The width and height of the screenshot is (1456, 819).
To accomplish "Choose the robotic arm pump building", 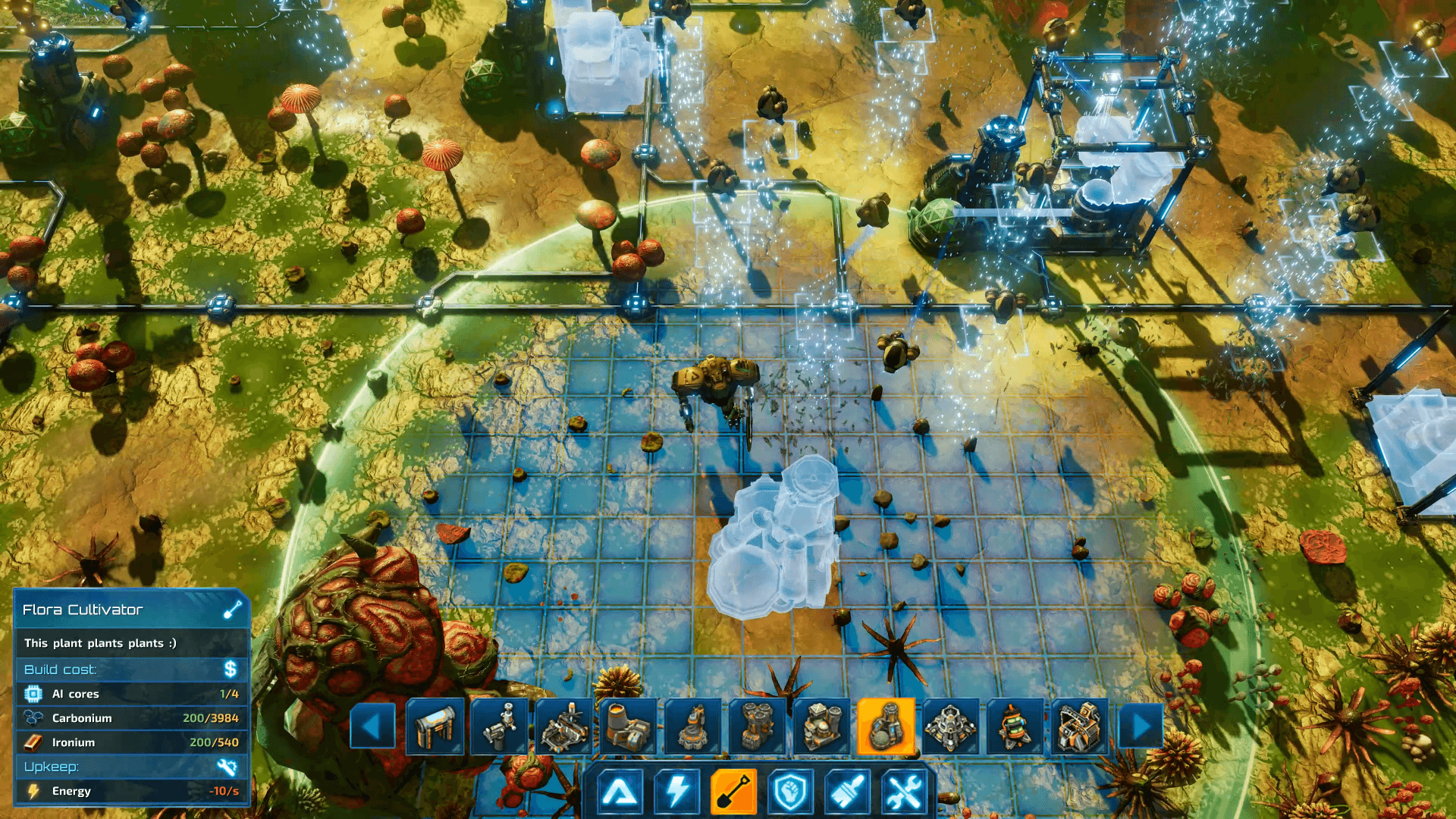I will pyautogui.click(x=499, y=726).
